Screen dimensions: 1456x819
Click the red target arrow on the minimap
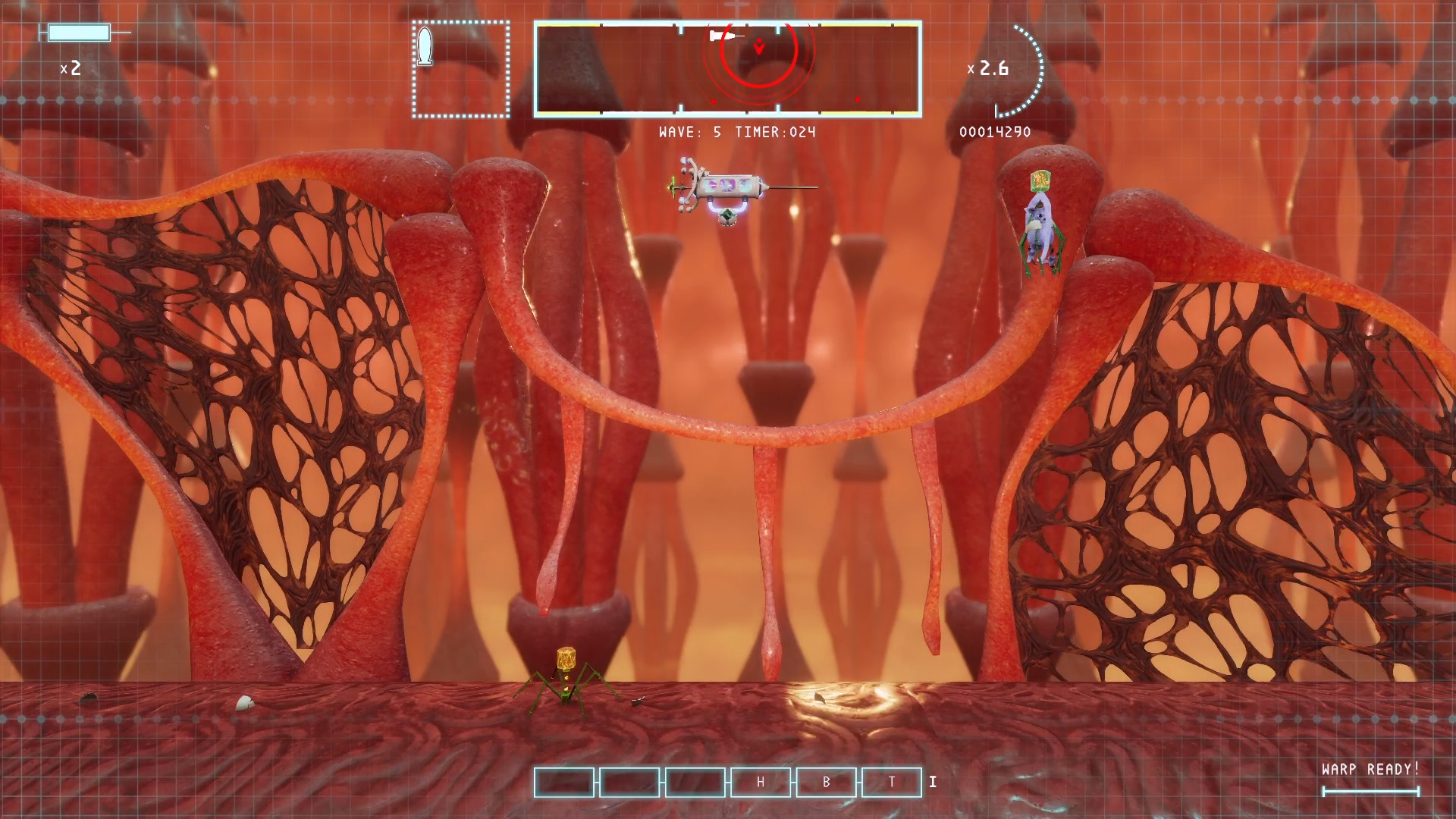758,47
